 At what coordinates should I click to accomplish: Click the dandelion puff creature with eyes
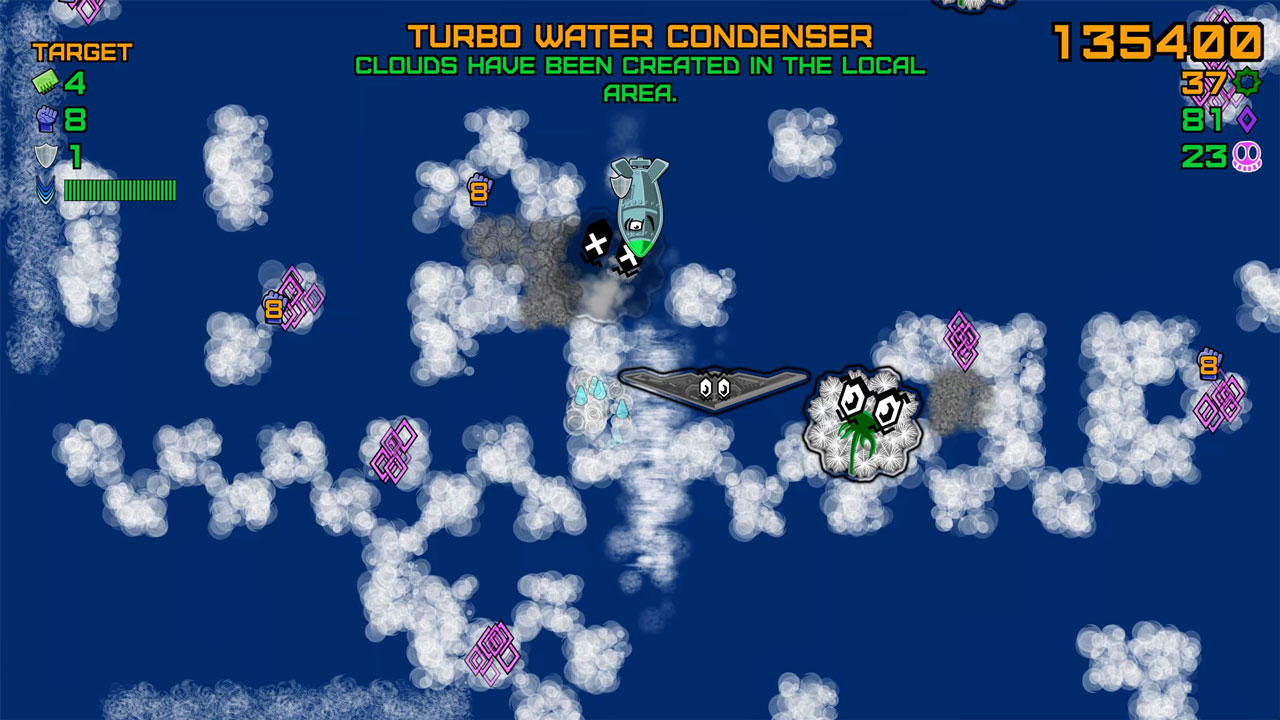860,420
